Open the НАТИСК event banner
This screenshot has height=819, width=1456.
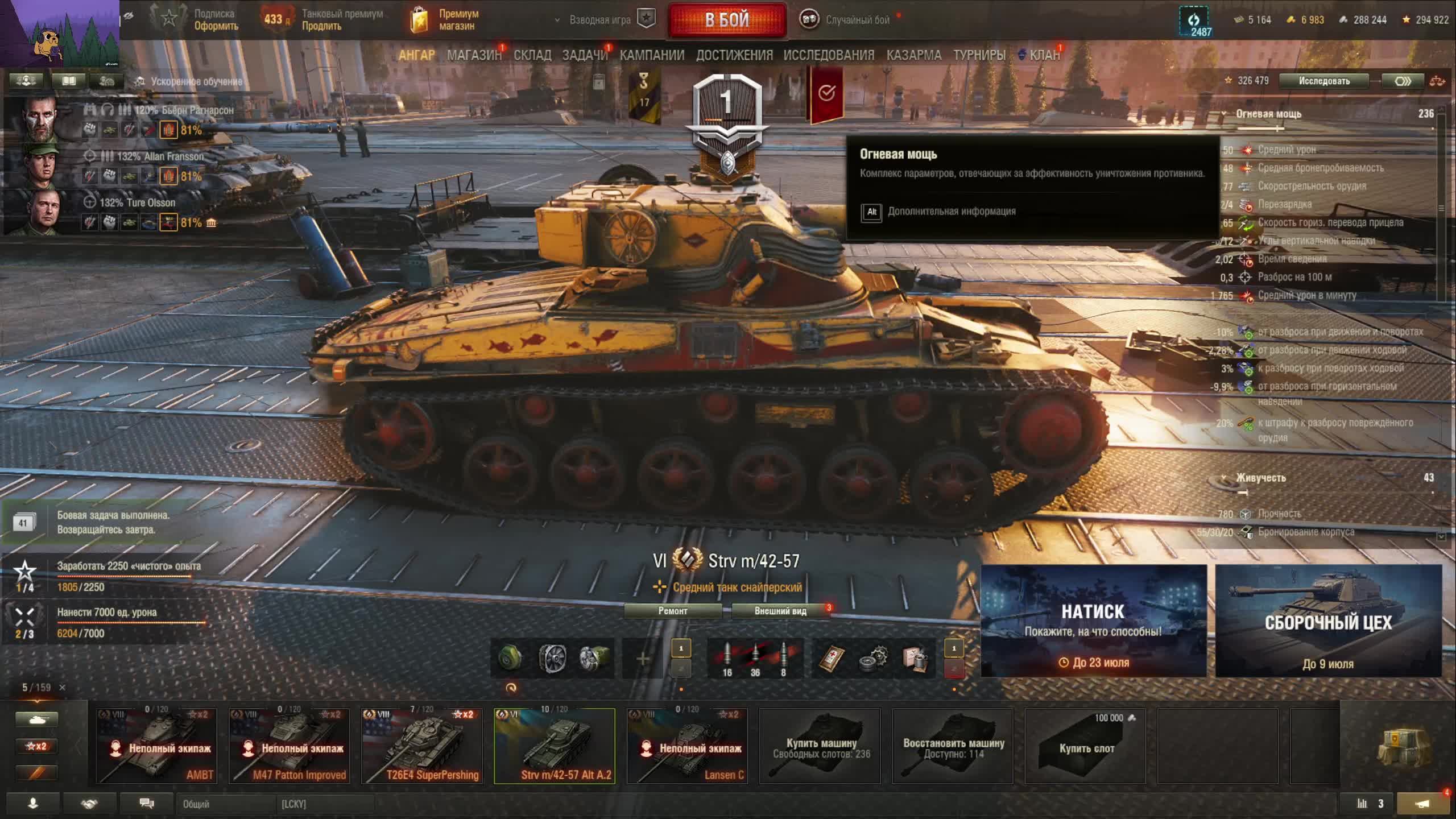tap(1093, 621)
